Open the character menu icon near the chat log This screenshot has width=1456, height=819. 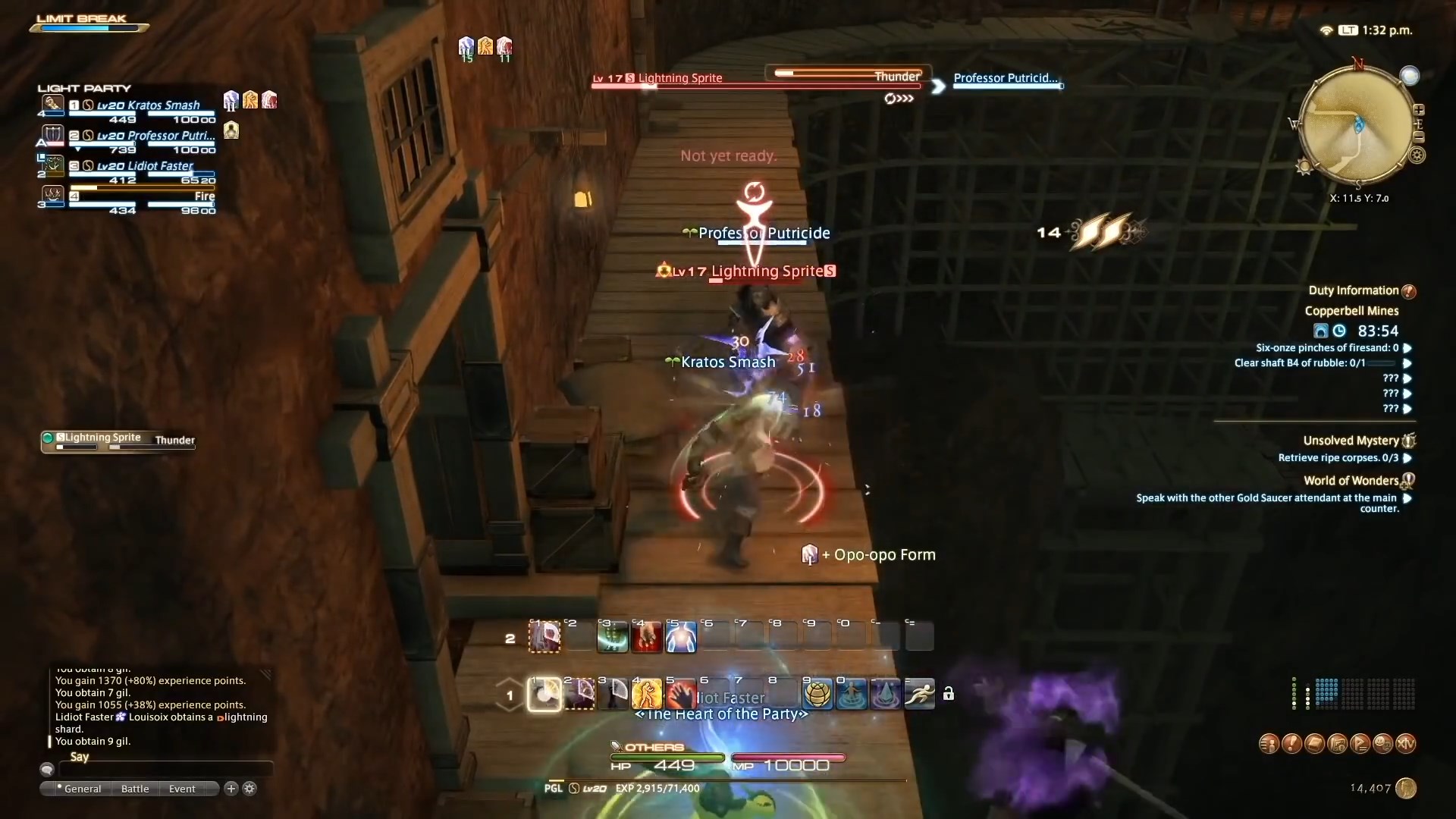pyautogui.click(x=1269, y=745)
